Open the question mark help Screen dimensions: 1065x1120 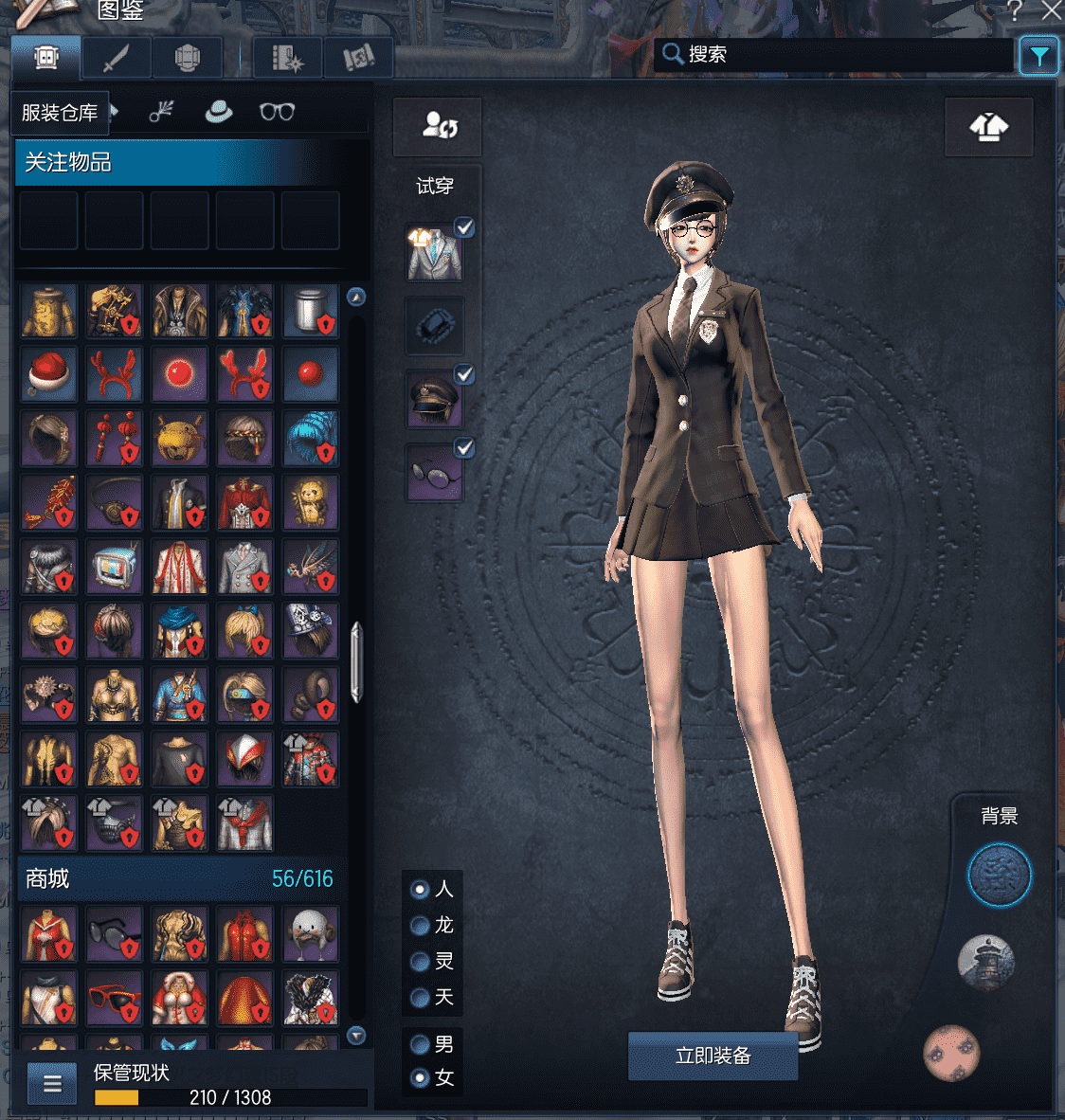pyautogui.click(x=1015, y=10)
